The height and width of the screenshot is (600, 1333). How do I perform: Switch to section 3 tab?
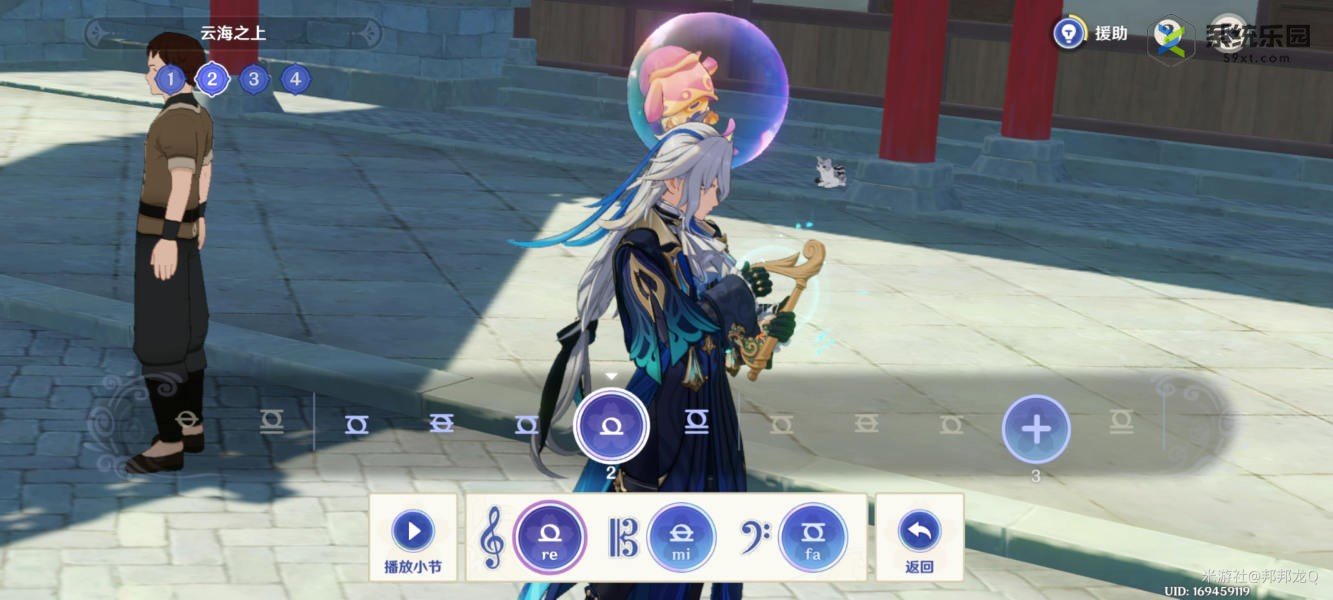(x=254, y=79)
